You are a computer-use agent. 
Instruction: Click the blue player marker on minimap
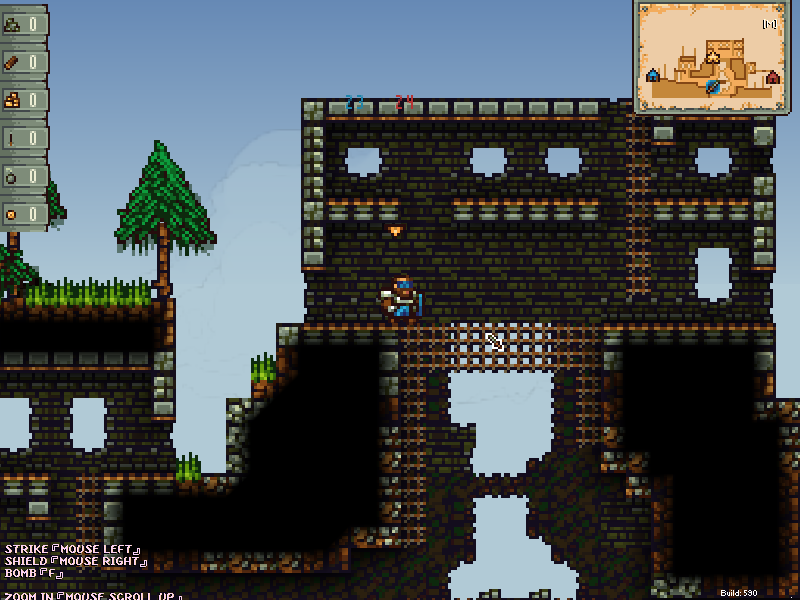713,87
